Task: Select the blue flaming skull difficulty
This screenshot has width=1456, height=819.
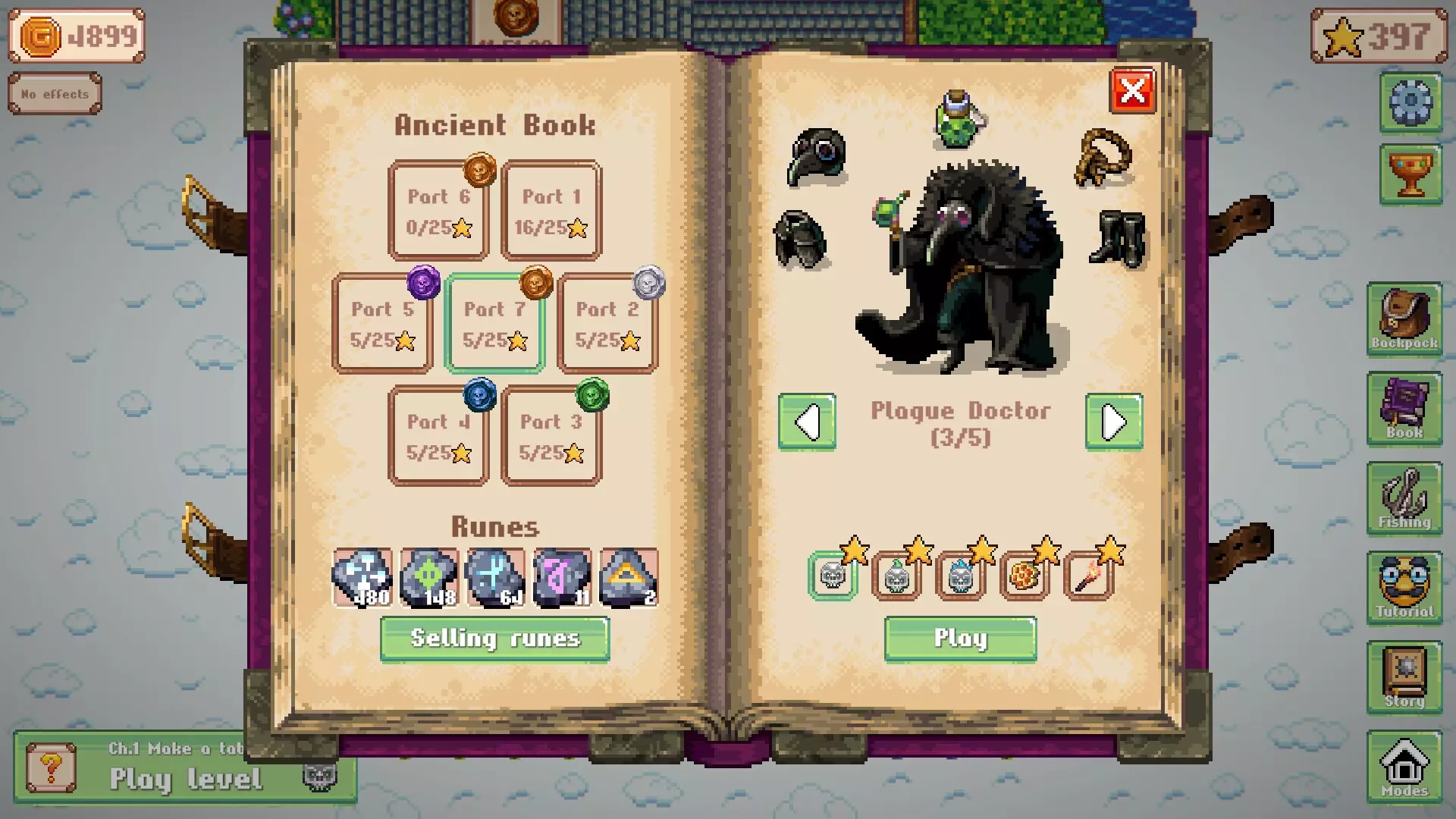Action: pos(961,578)
